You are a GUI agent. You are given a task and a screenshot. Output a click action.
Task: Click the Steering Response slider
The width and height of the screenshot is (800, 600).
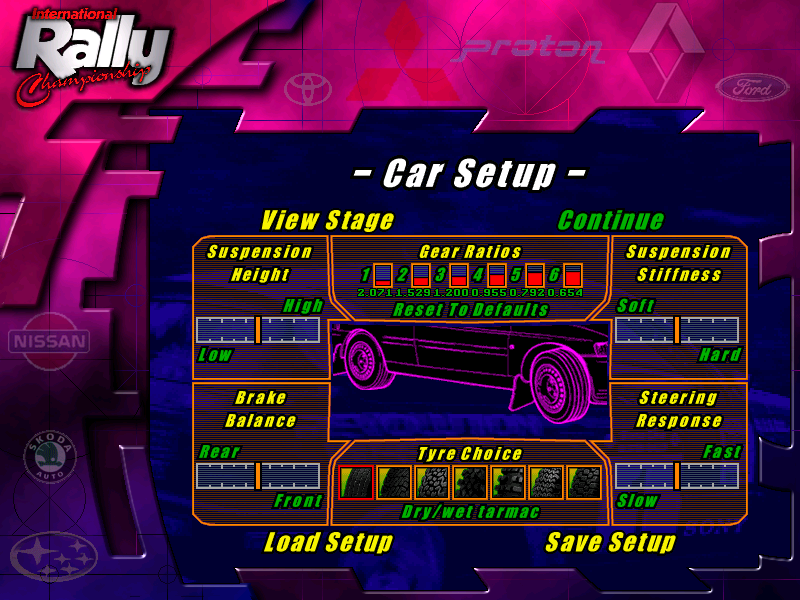point(677,476)
